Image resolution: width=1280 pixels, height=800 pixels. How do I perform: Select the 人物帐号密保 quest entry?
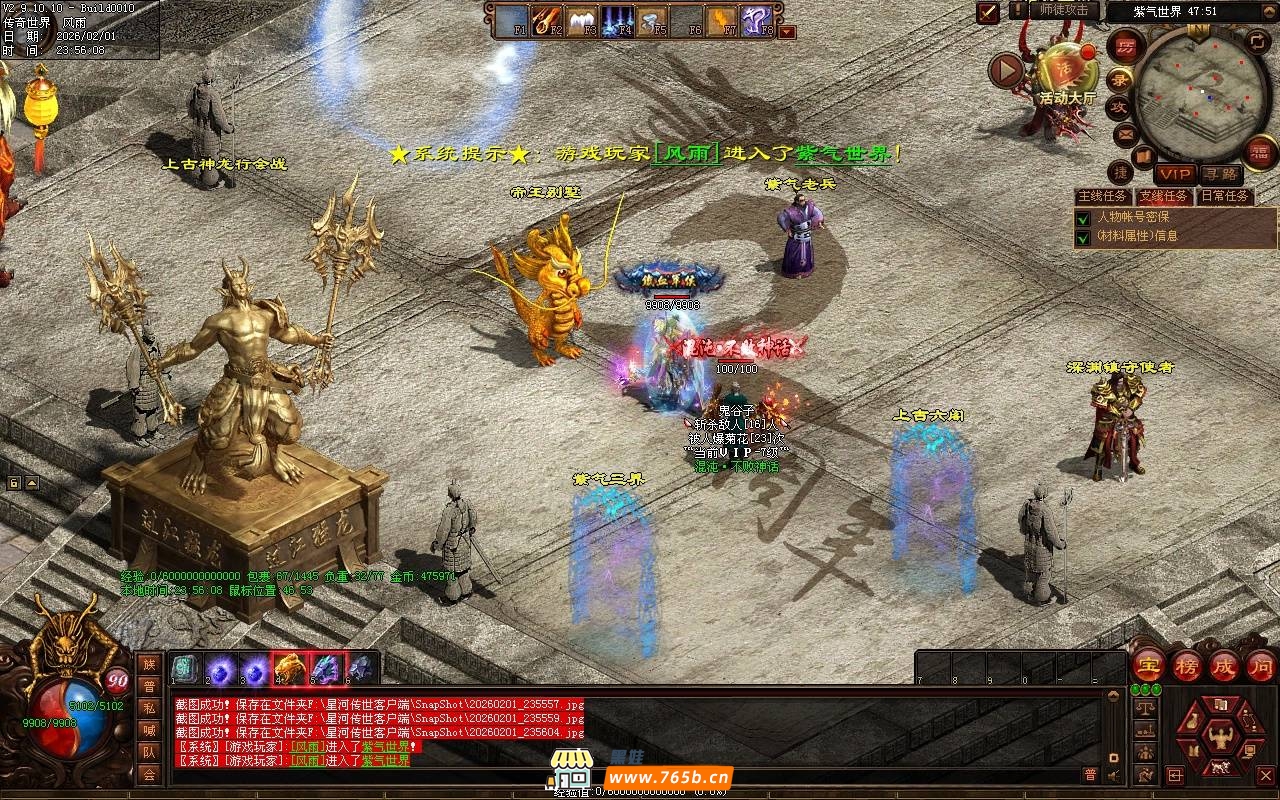pyautogui.click(x=1132, y=217)
